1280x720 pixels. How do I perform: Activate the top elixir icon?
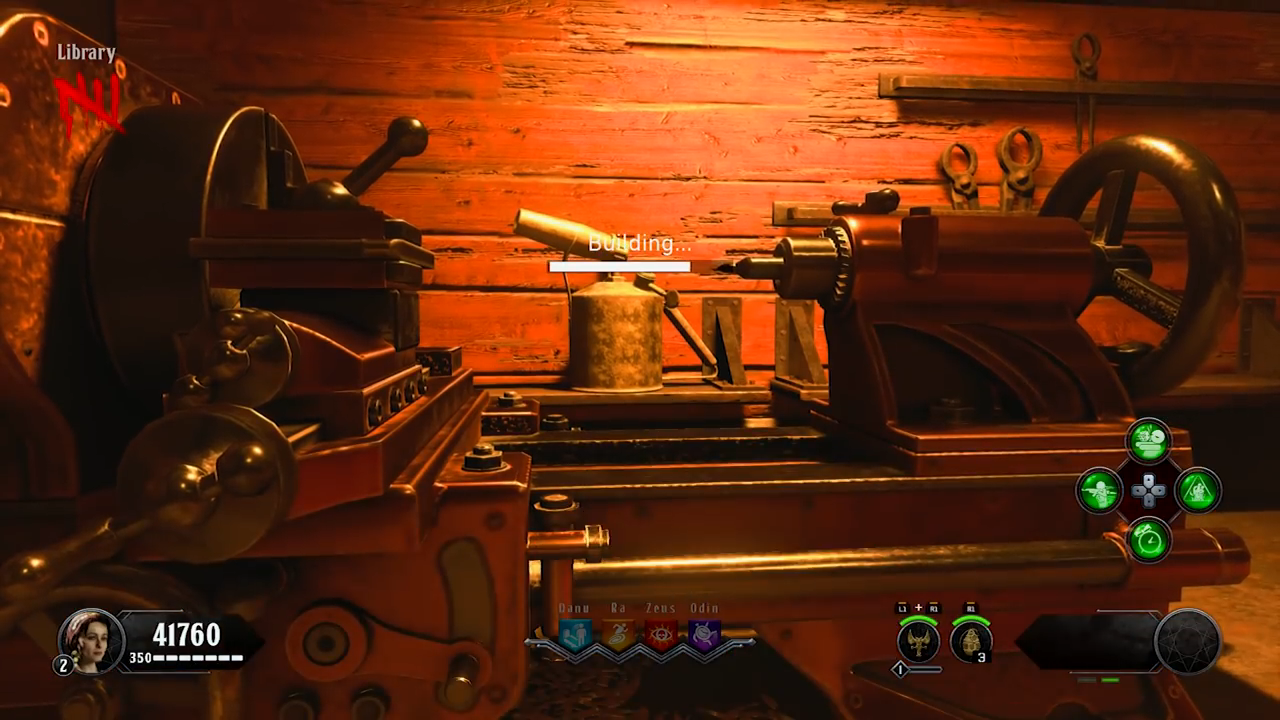[x=1148, y=440]
